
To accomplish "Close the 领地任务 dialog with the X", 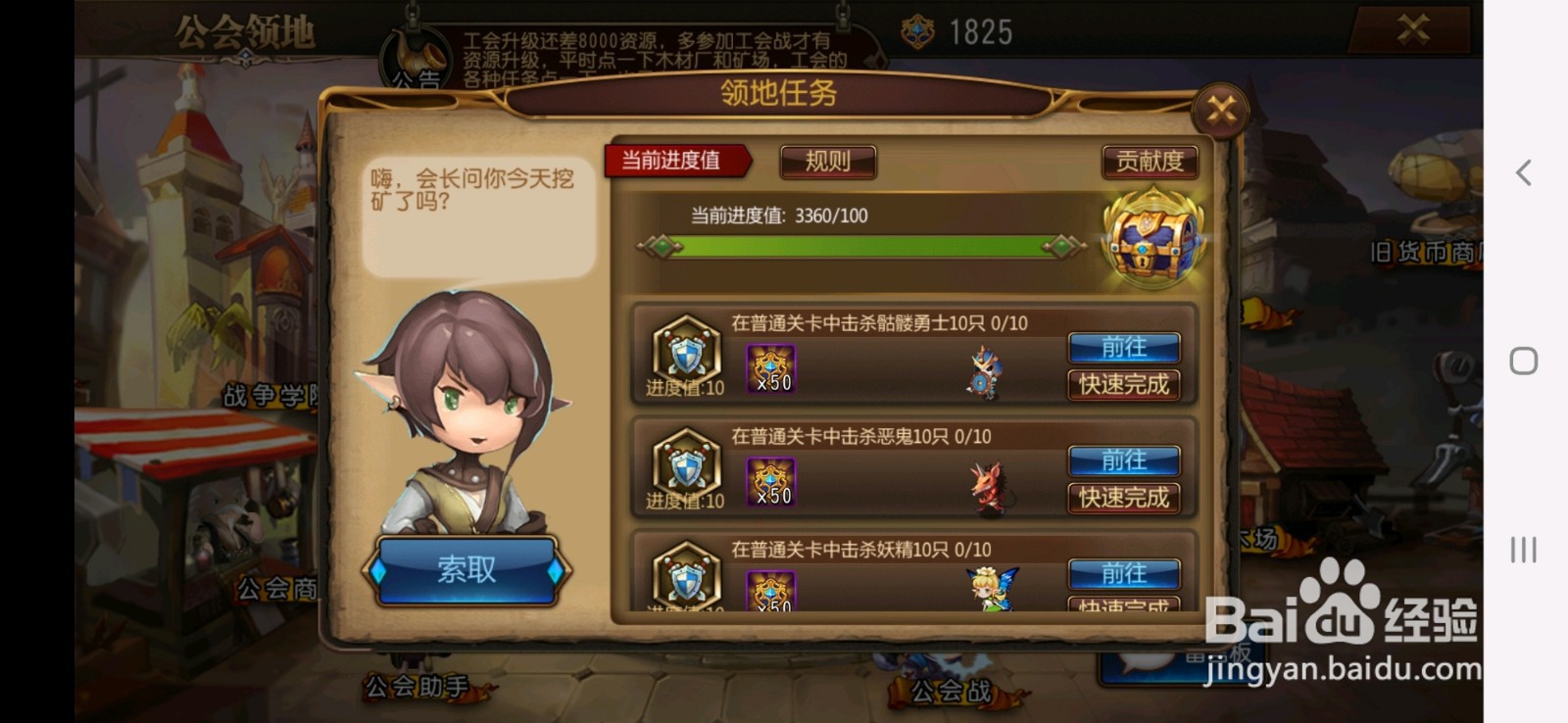I will click(1218, 110).
